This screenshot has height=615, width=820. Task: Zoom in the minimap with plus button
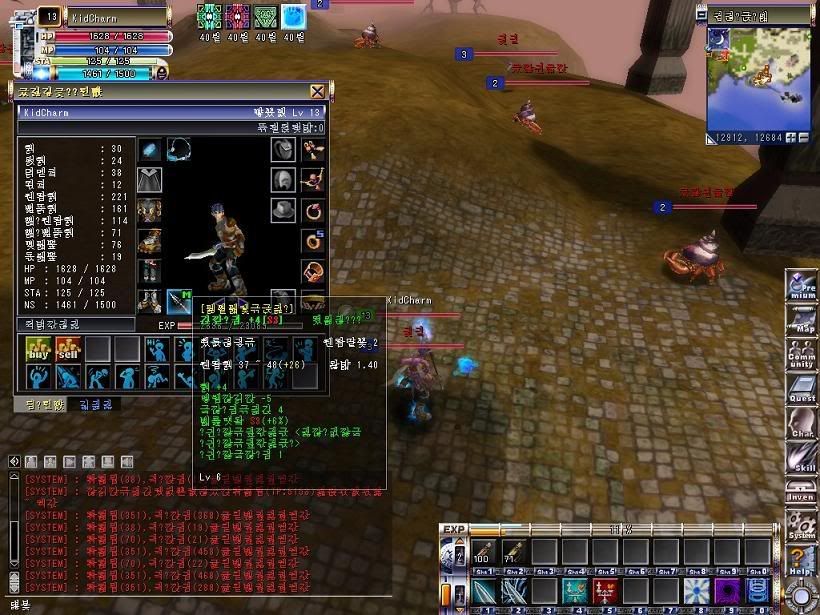(x=790, y=137)
